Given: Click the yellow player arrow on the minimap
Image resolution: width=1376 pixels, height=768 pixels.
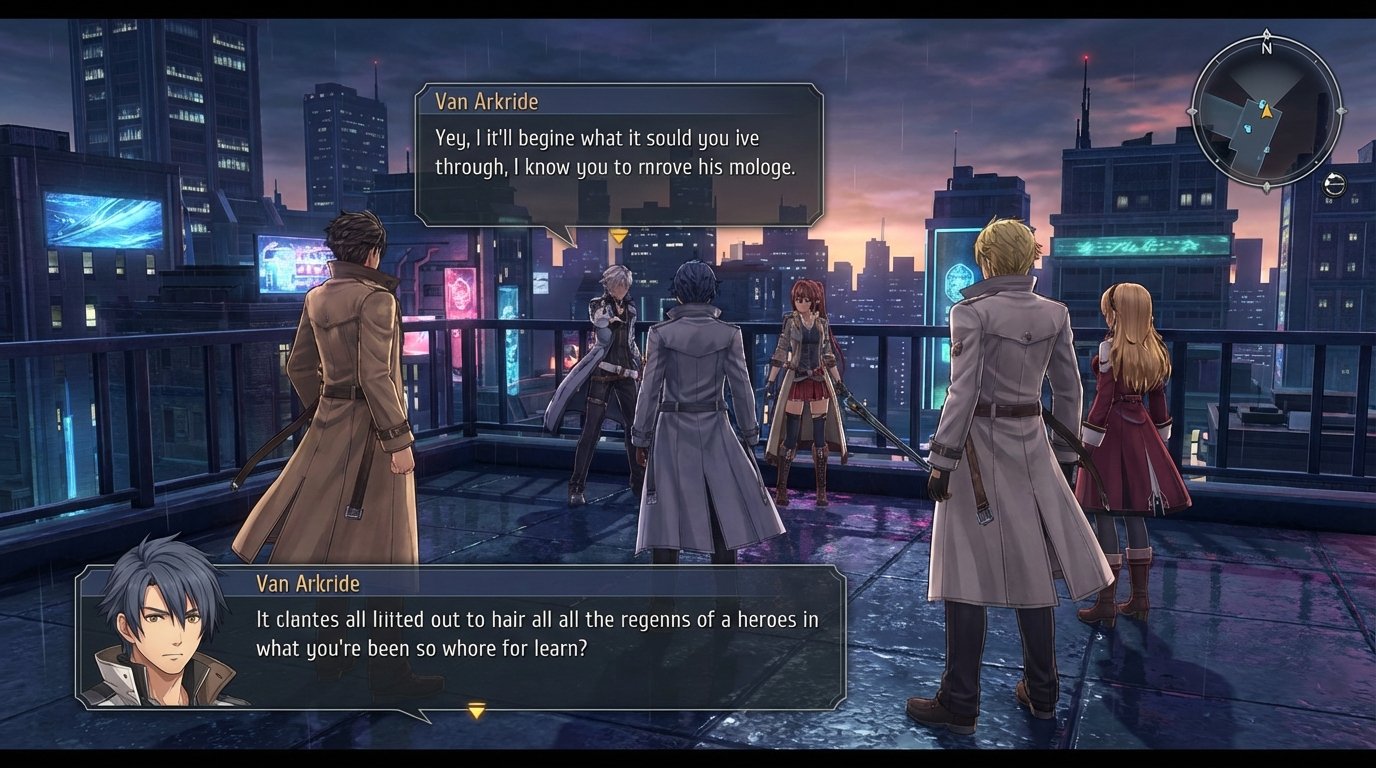Looking at the screenshot, I should 1267,111.
